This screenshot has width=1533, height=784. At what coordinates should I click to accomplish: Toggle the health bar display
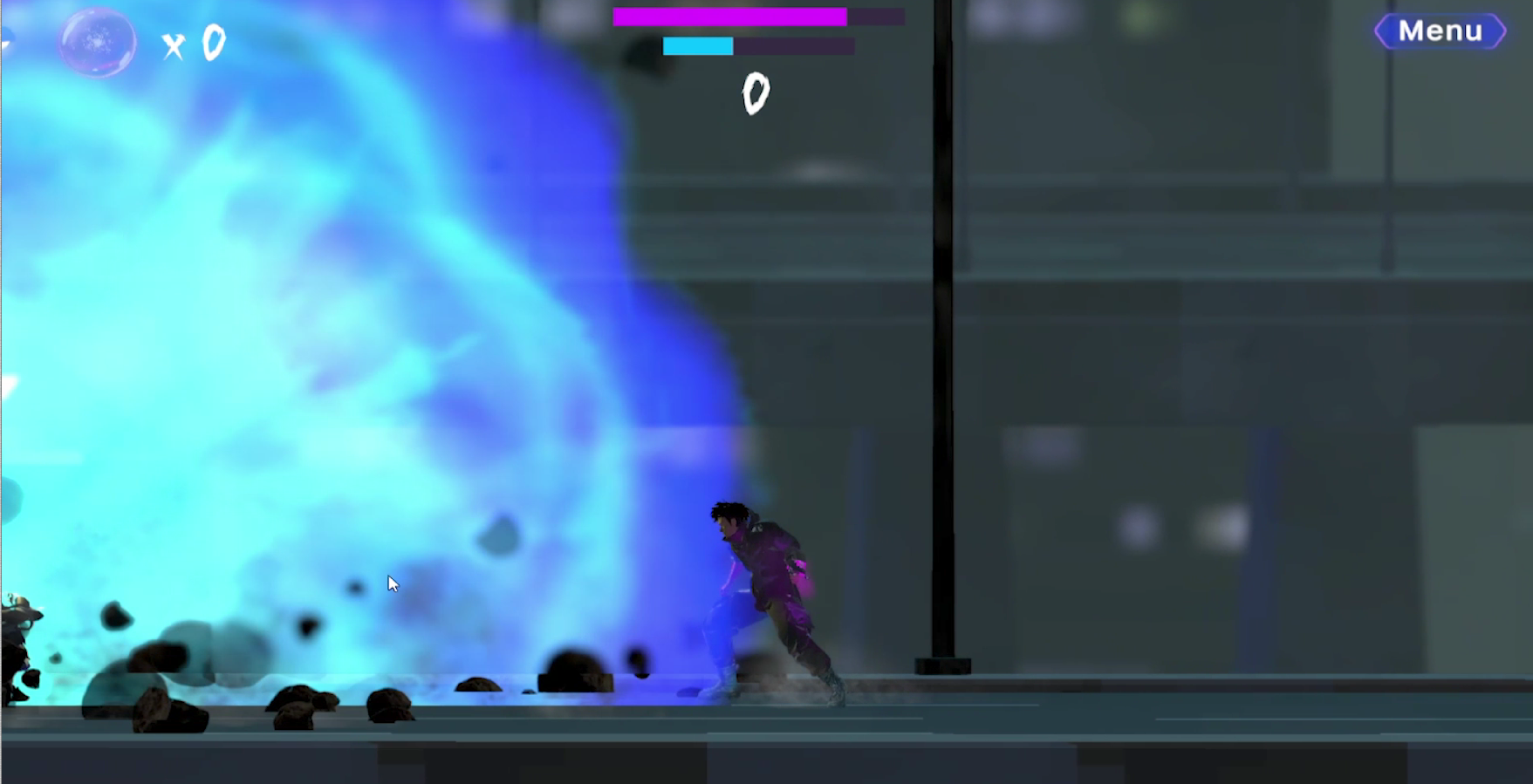[x=757, y=15]
